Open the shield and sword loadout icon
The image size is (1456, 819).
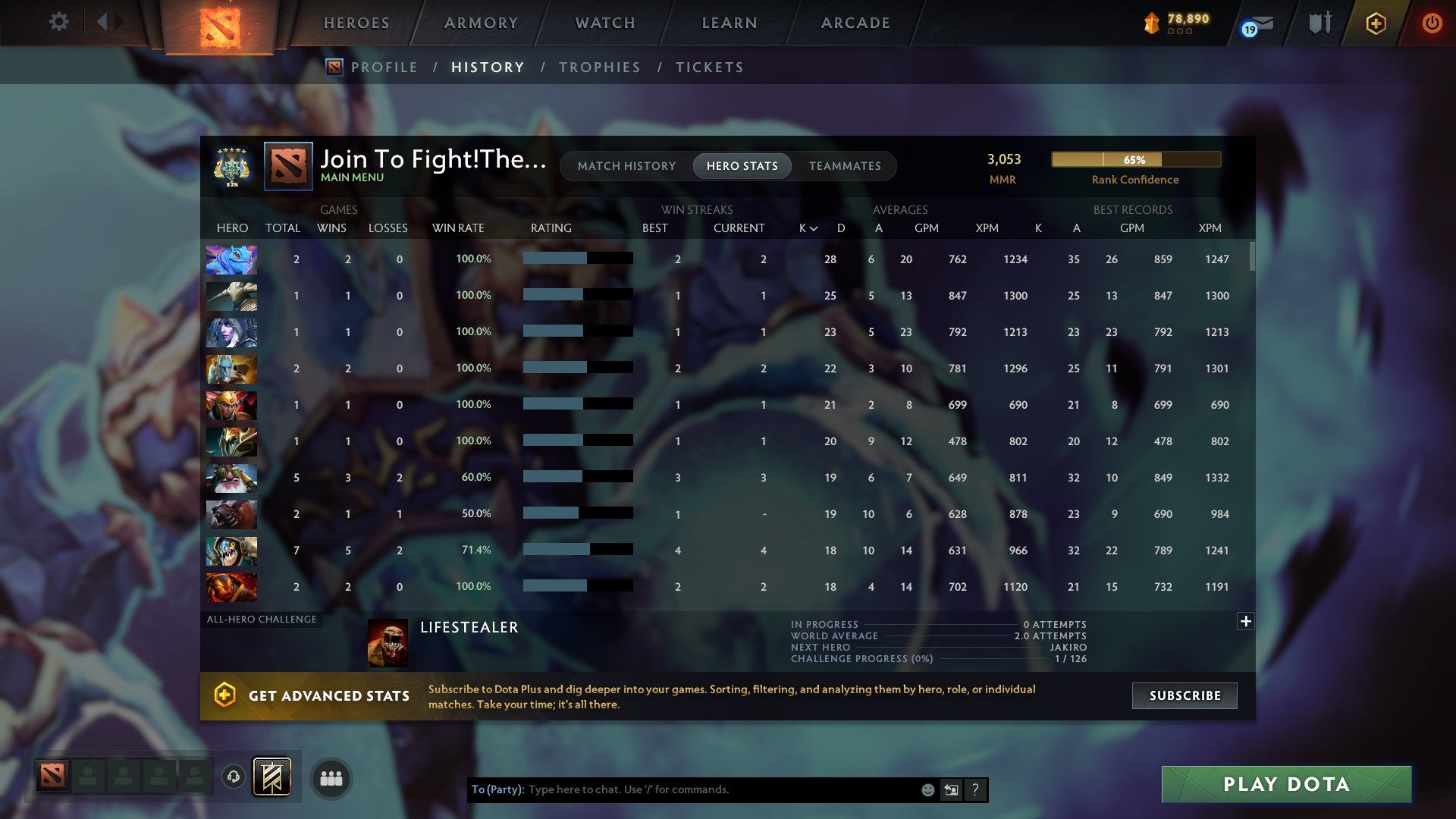coord(1319,23)
